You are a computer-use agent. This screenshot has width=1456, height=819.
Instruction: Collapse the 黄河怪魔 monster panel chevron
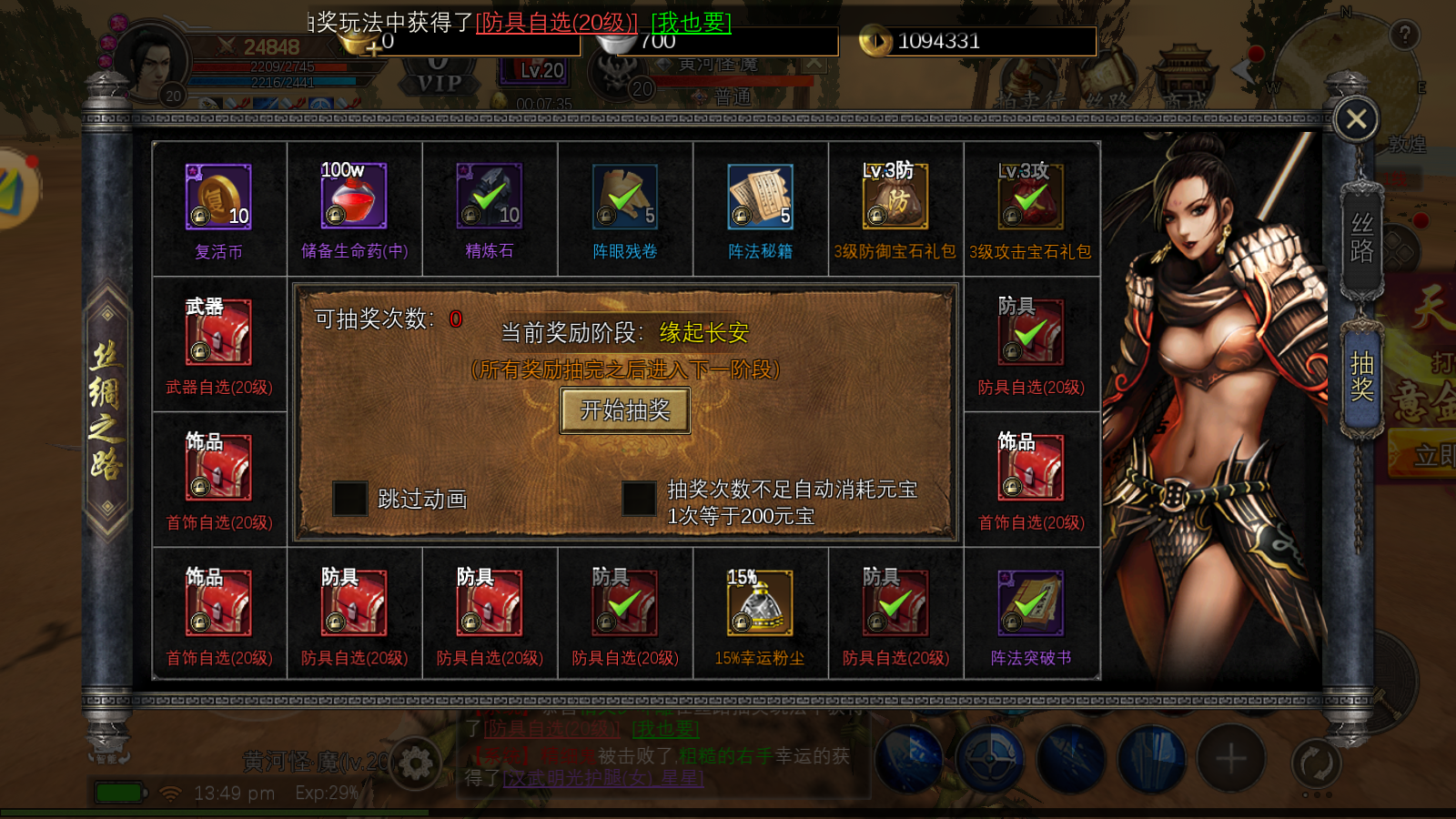tap(813, 64)
